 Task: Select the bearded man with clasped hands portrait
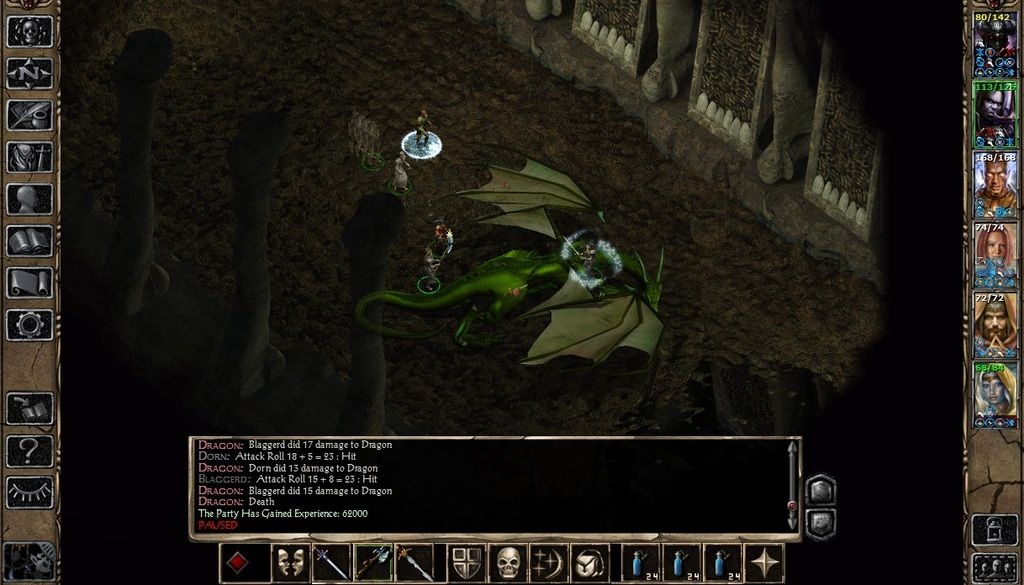click(995, 321)
